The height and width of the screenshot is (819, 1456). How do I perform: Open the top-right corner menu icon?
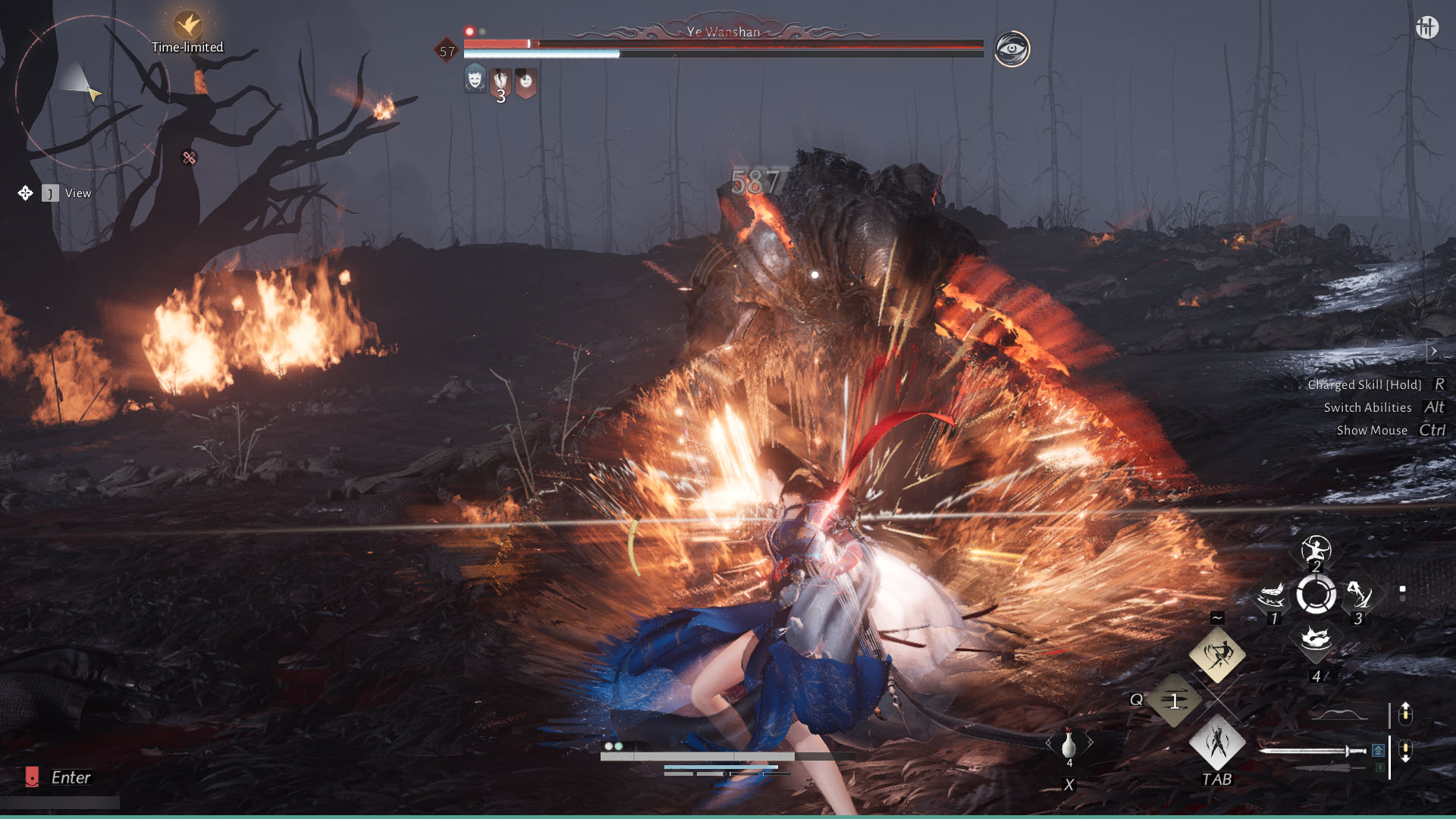tap(1426, 28)
